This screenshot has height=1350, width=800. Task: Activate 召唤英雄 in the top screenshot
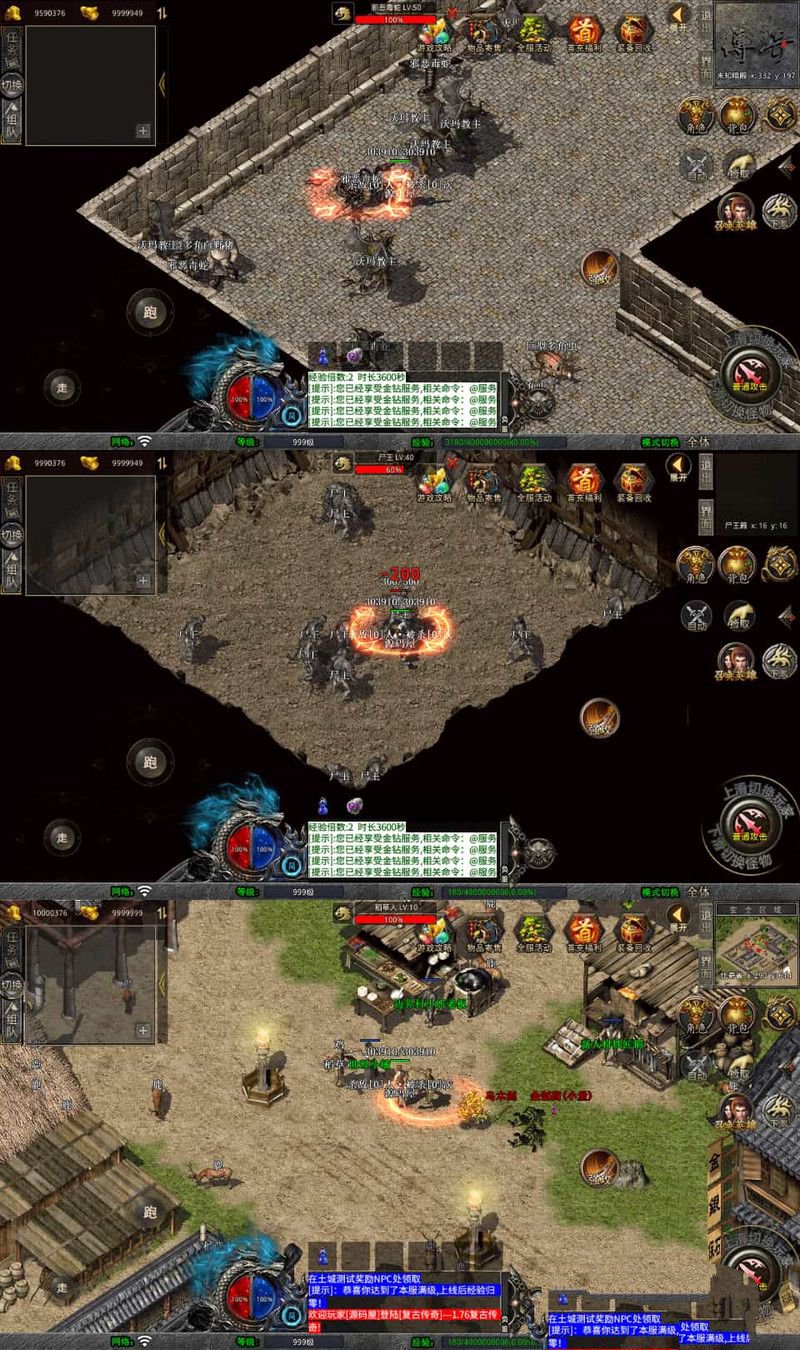(735, 211)
